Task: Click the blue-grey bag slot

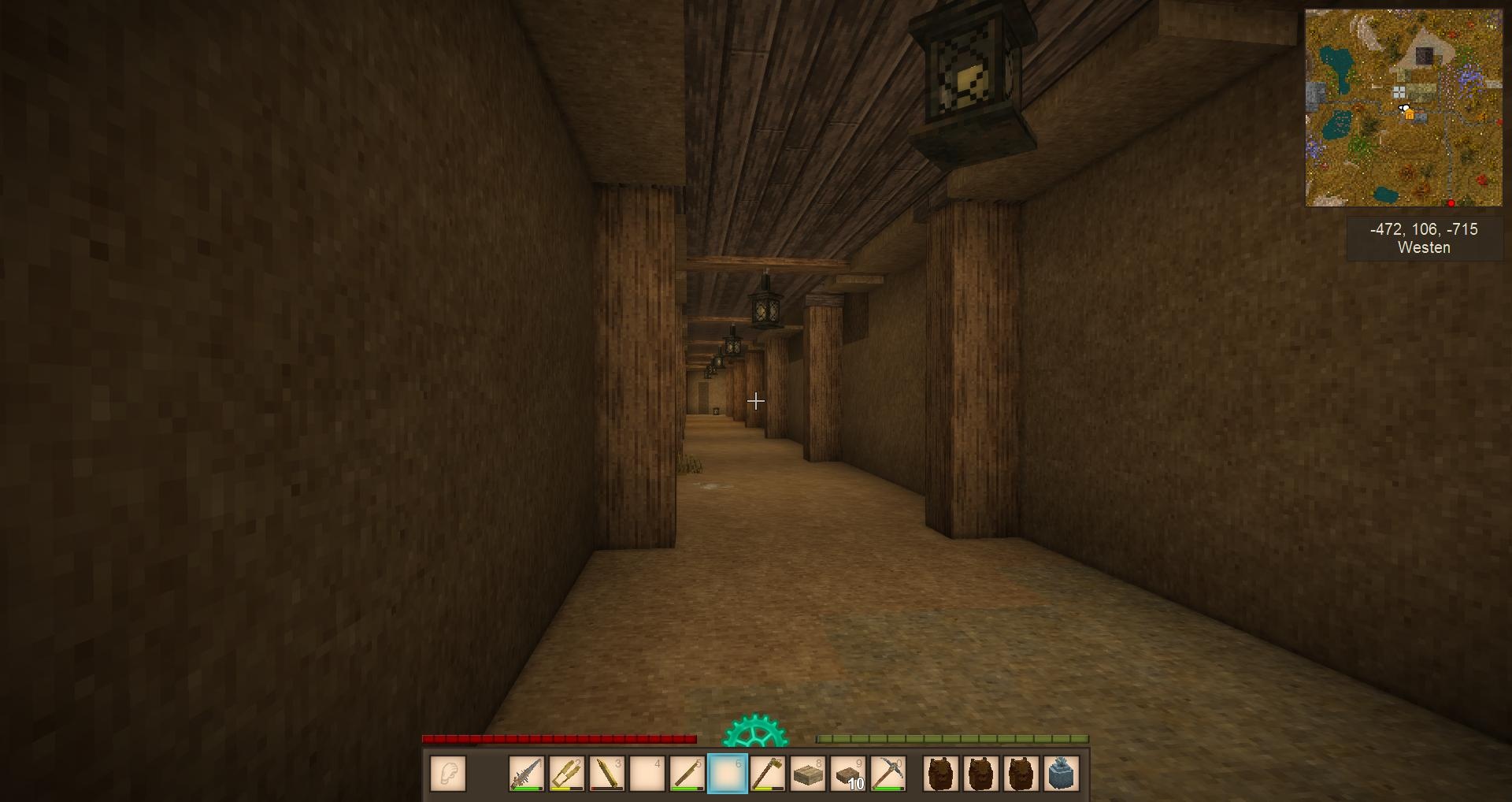Action: [1061, 774]
